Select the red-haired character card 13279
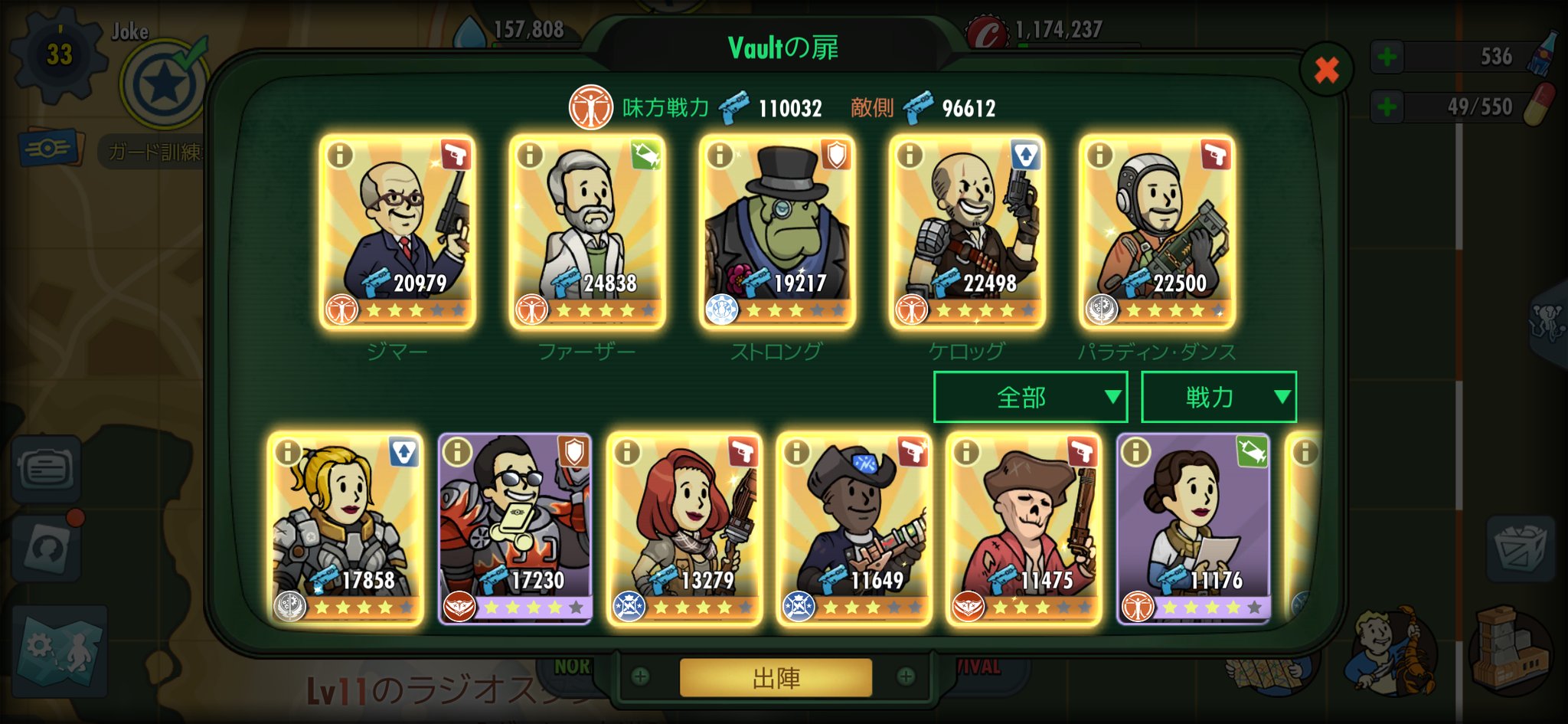Screen dimensions: 1568x724 (684, 529)
